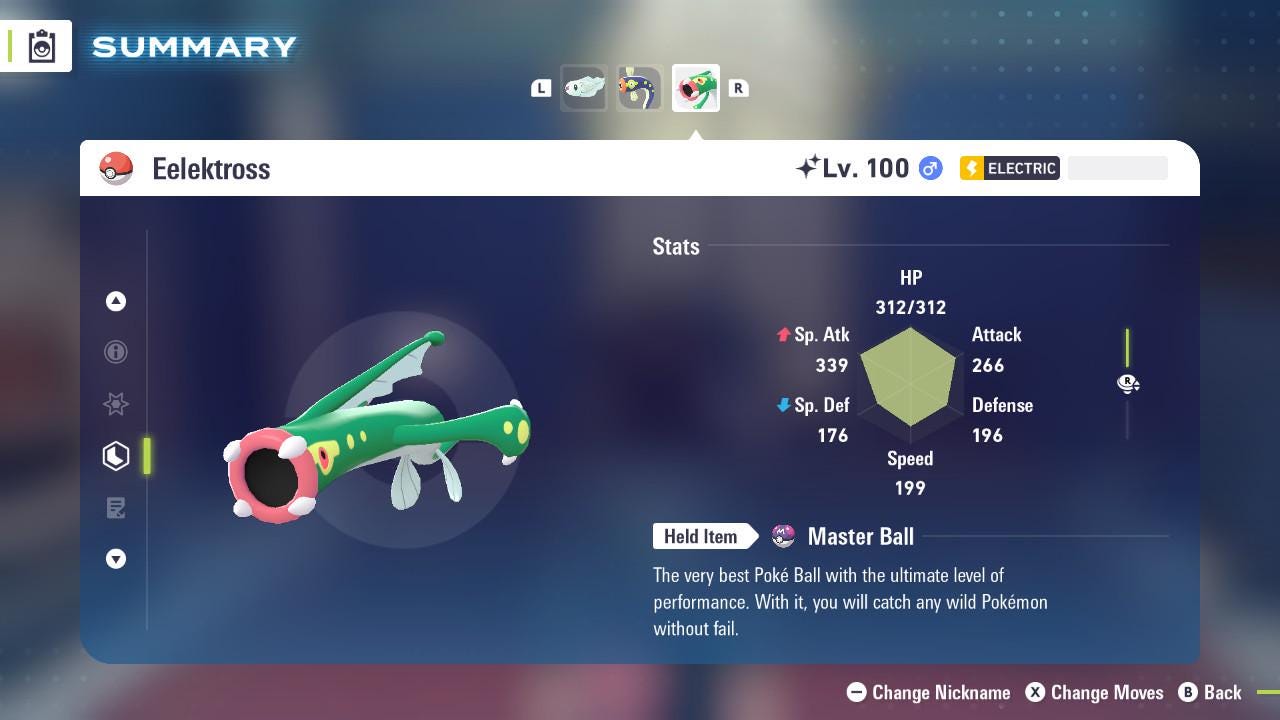Viewport: 1280px width, 720px height.
Task: Toggle the stat view indicator icon
Action: 1128,383
